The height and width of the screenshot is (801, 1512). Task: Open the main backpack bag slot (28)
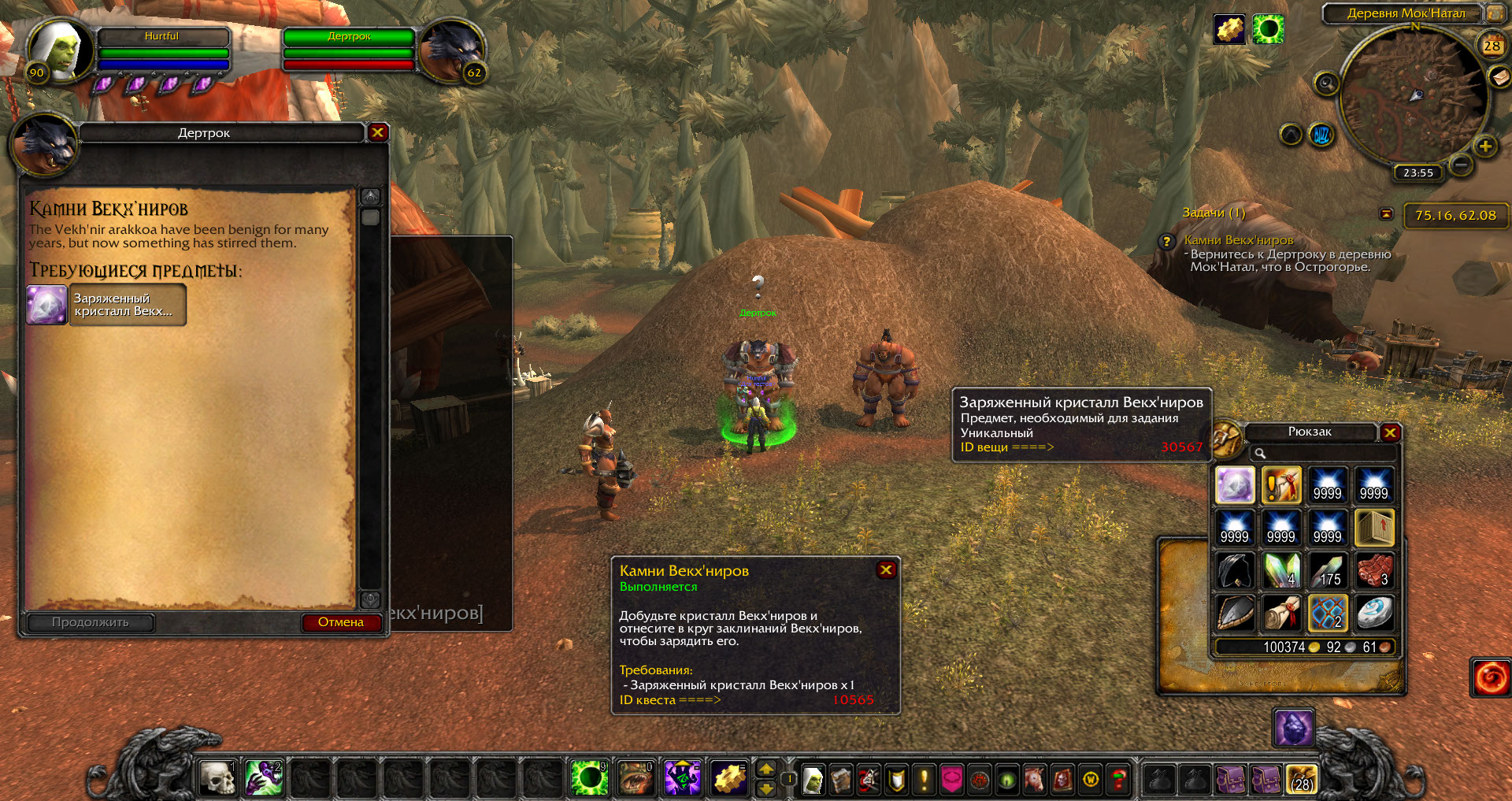(1302, 780)
